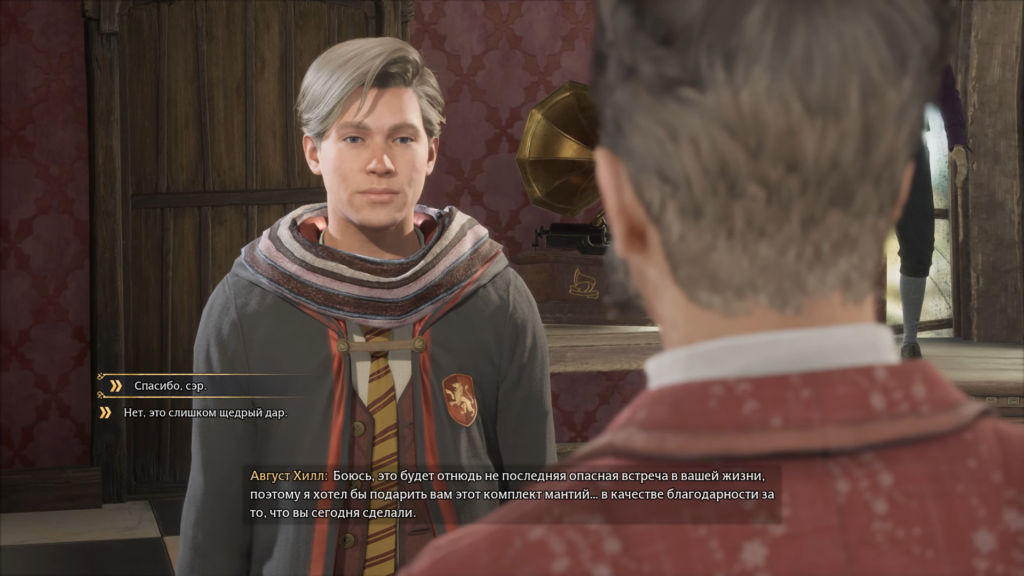Select "Нет, это слишком щедрый дар." reply

point(204,412)
